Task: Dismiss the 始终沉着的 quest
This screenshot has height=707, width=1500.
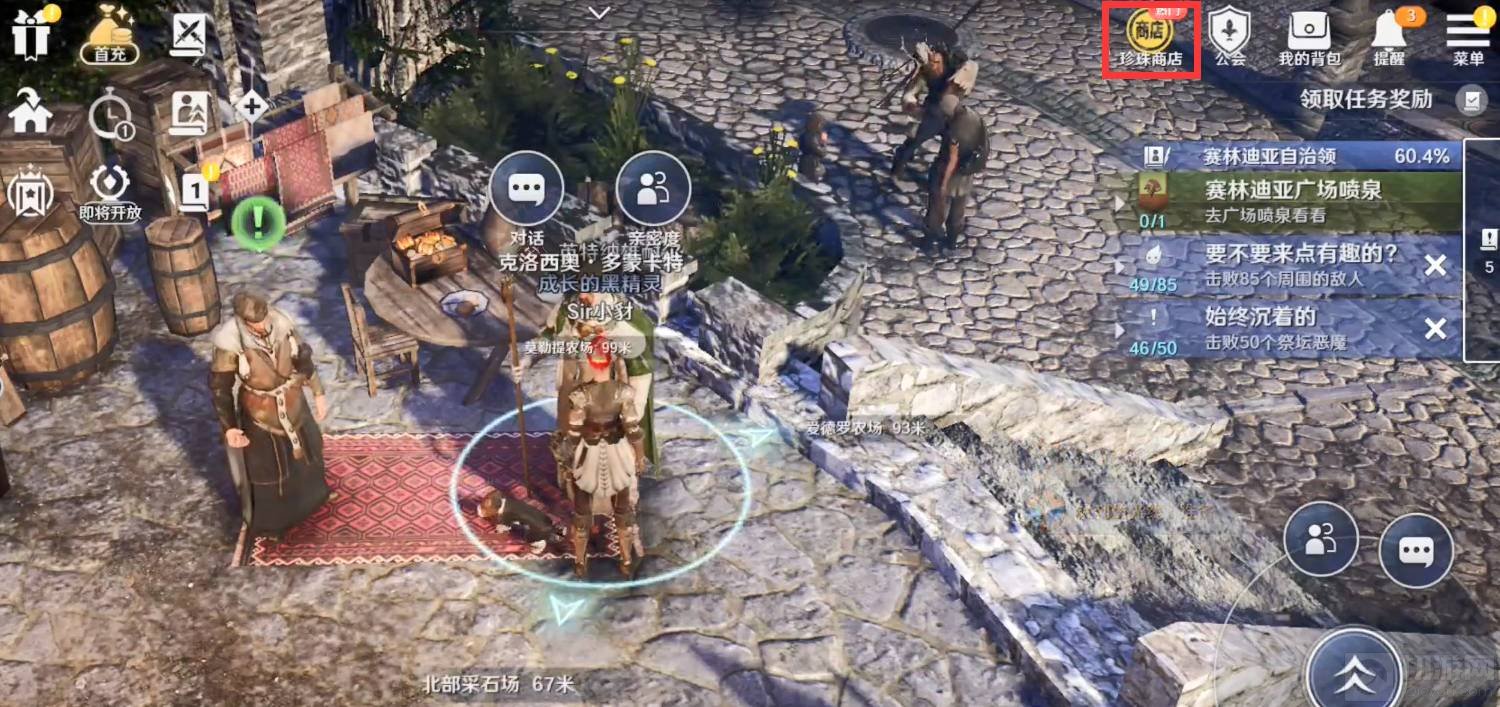Action: (x=1435, y=329)
